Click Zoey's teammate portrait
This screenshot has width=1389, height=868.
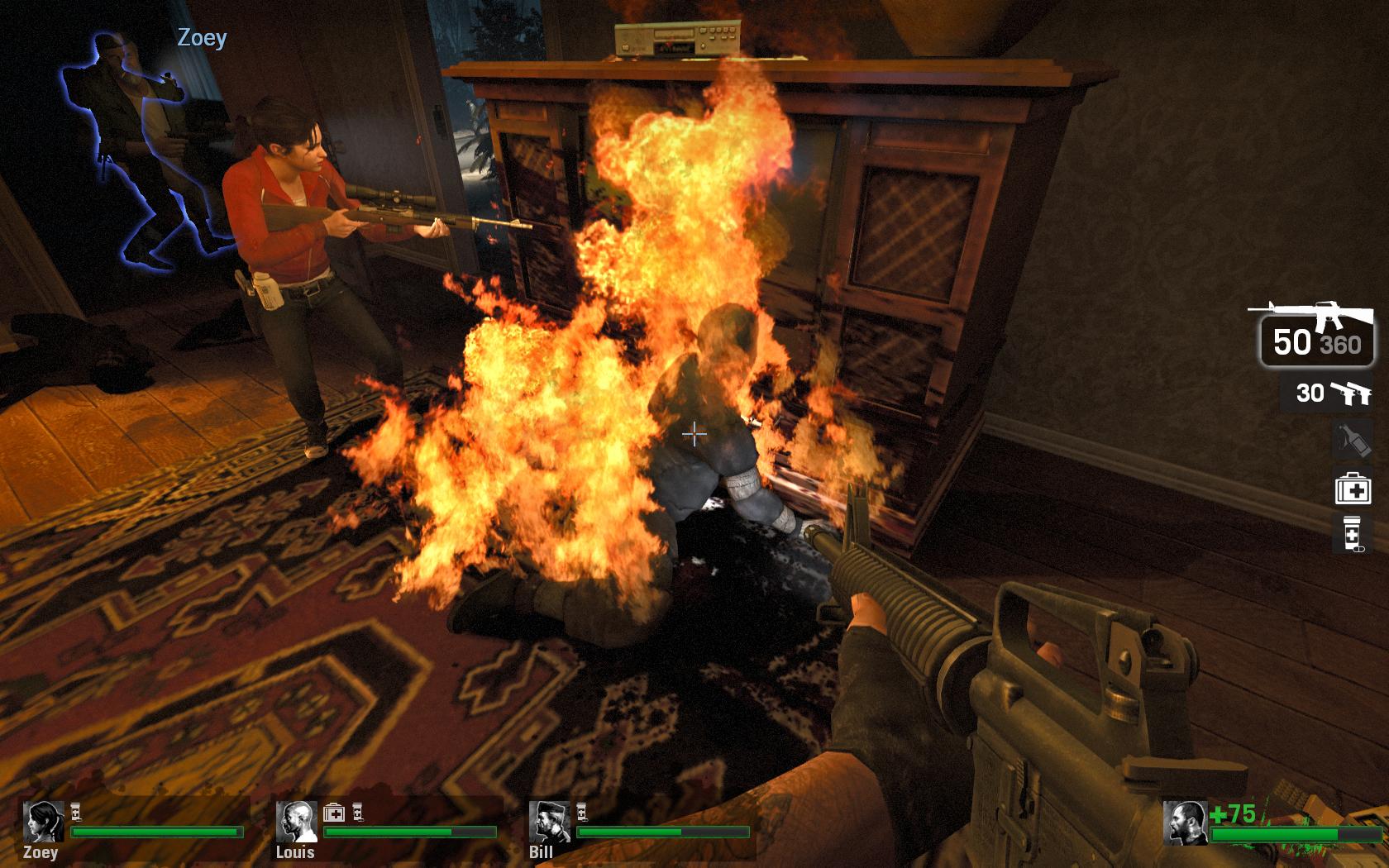[x=43, y=822]
